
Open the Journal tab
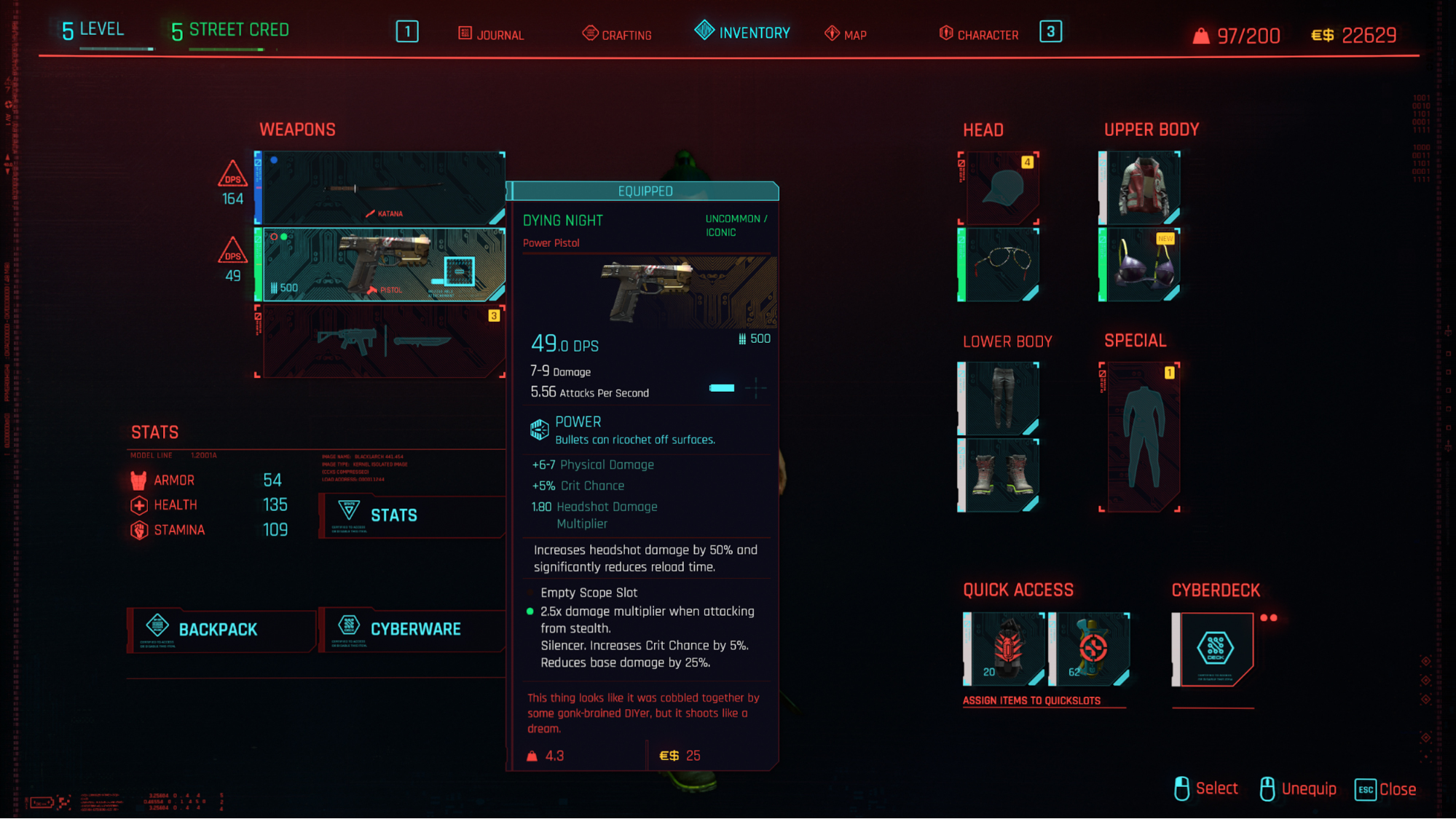click(x=492, y=34)
